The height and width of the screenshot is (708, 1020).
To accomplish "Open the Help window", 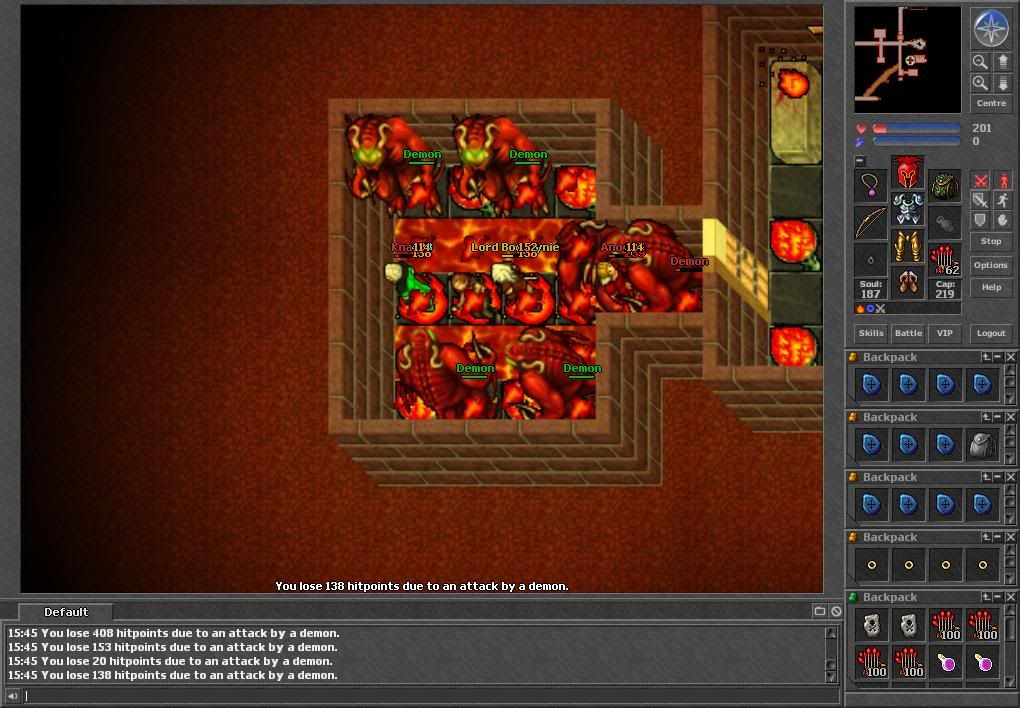I will [990, 287].
